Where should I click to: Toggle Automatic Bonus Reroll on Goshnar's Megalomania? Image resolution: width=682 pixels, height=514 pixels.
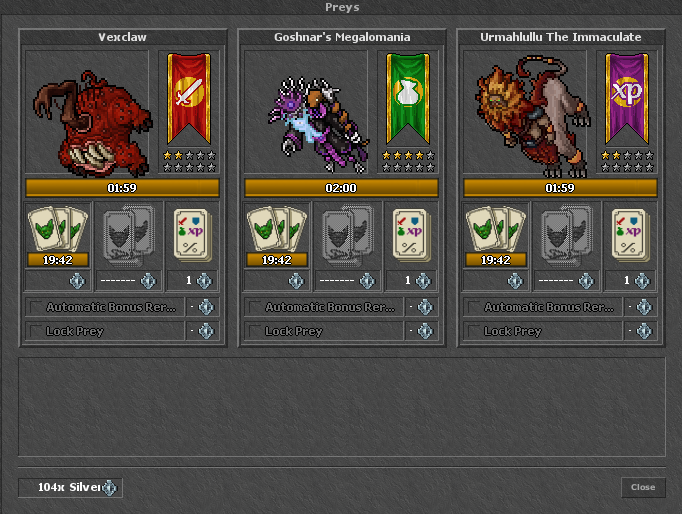pyautogui.click(x=256, y=307)
